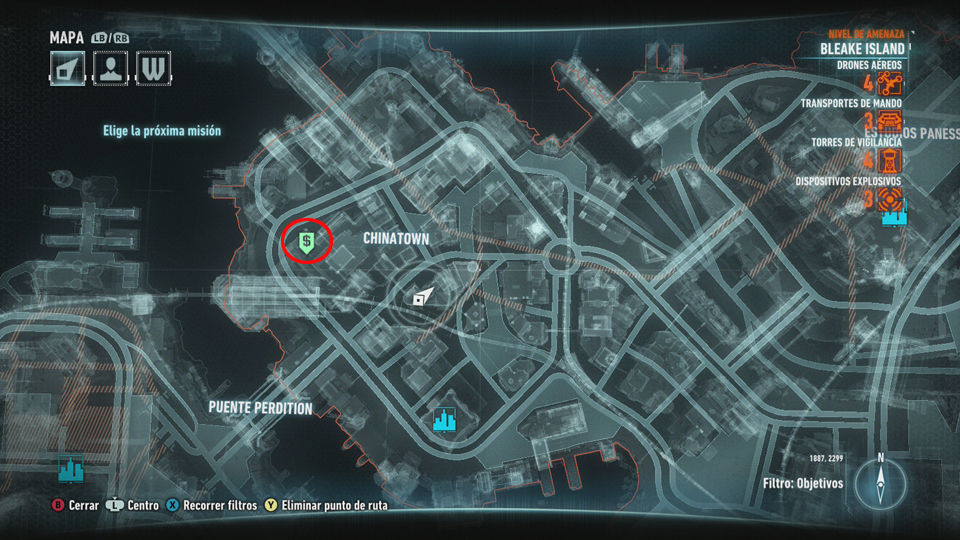Select the aerial drones threat icon

coord(889,84)
